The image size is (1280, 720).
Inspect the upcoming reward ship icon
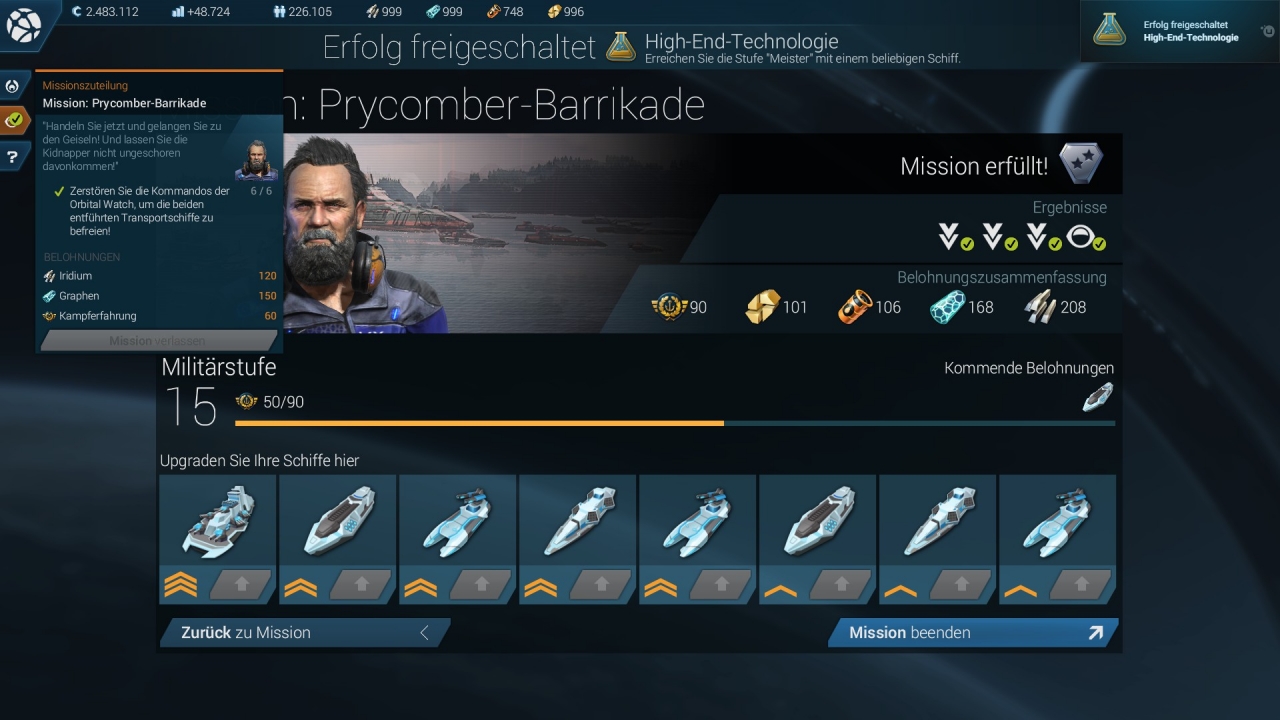(1097, 397)
